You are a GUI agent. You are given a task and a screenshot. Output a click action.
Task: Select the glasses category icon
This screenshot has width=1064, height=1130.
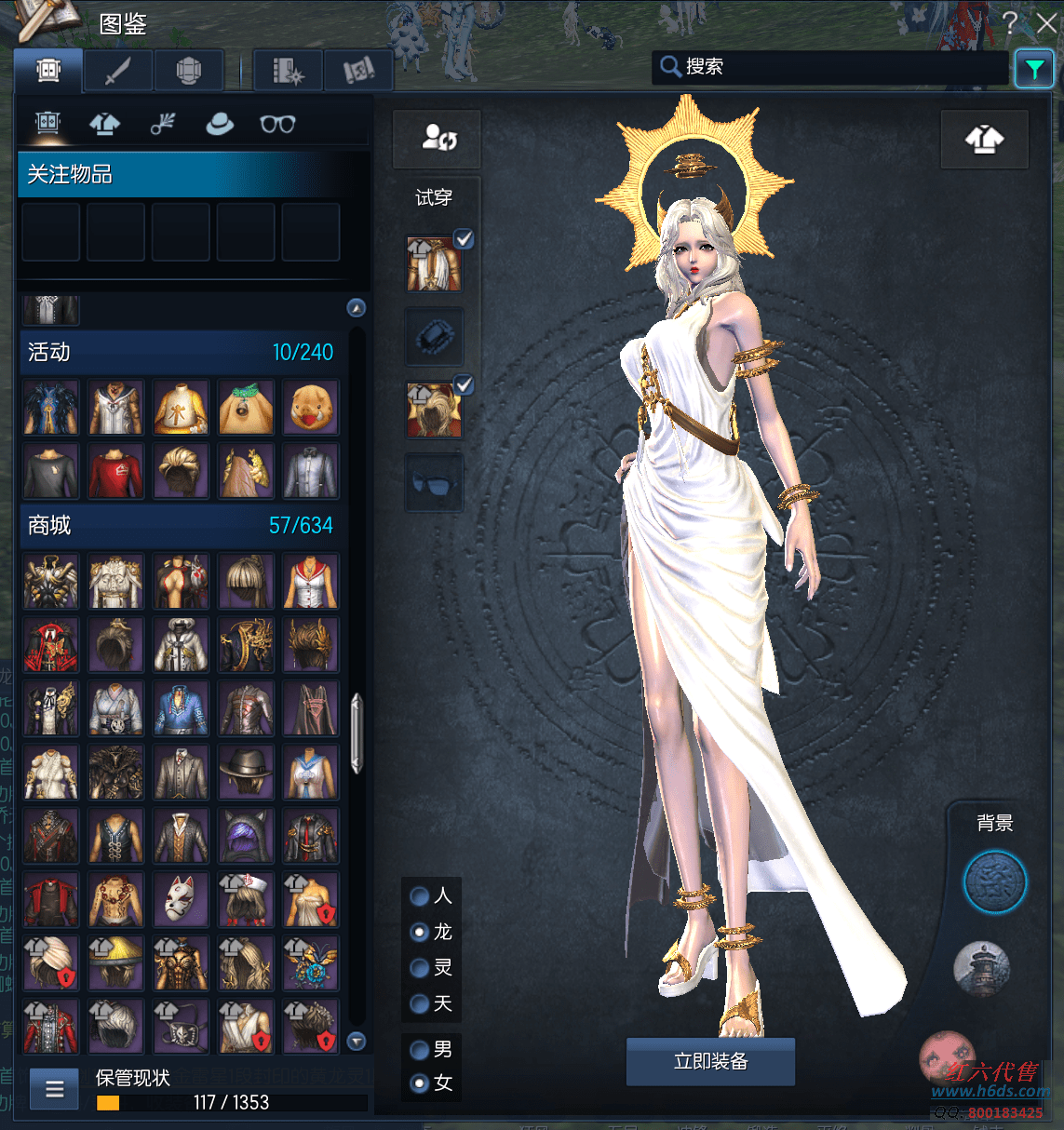(x=277, y=124)
